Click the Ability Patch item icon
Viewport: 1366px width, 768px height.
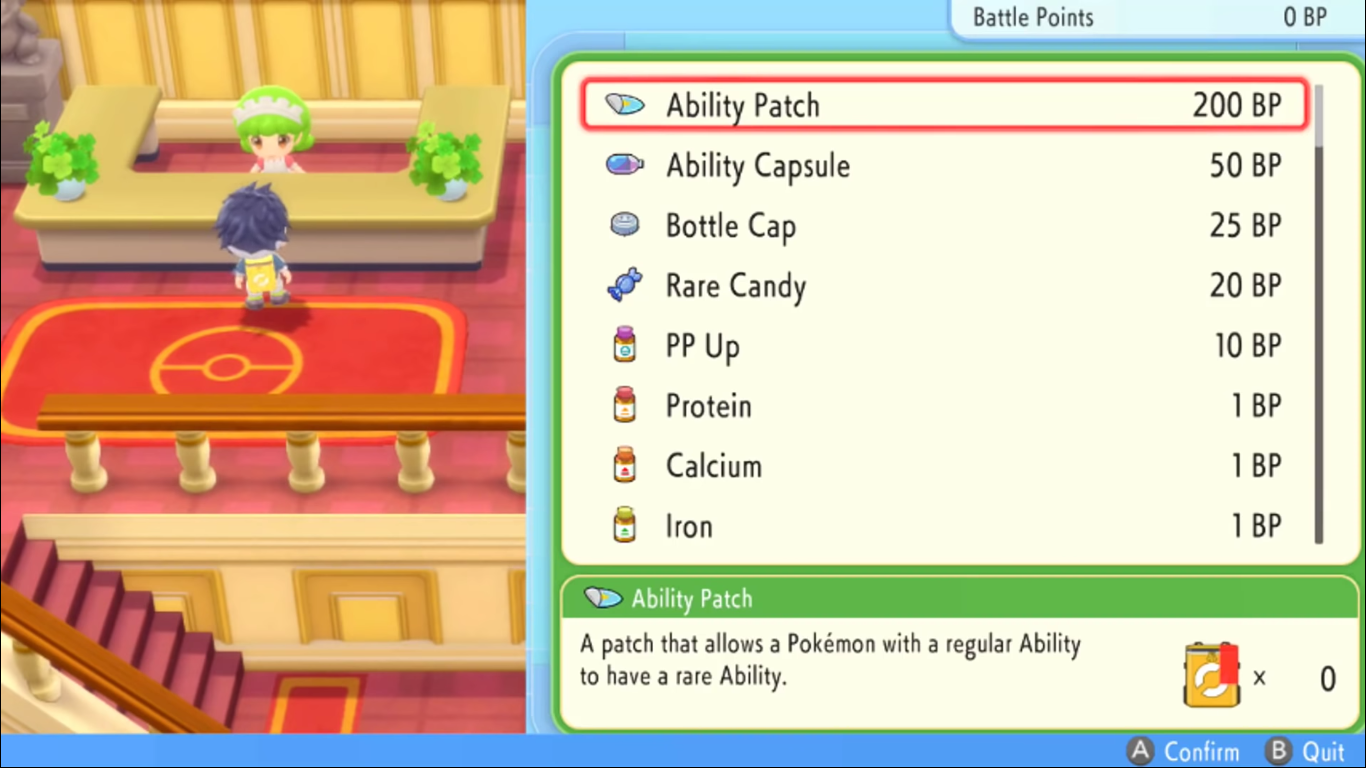click(623, 104)
